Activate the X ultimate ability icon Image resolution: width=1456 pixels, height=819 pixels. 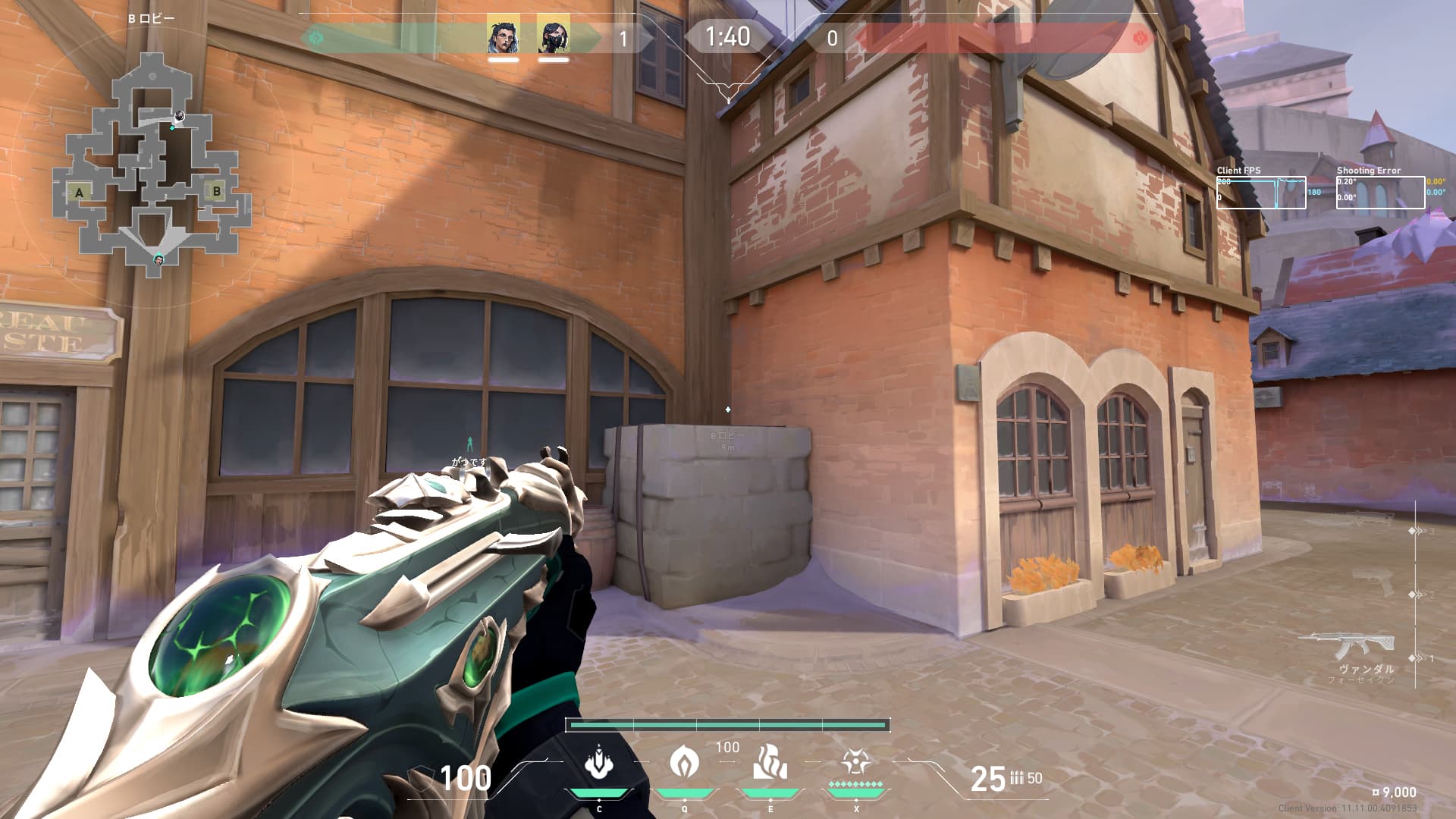coord(855,761)
